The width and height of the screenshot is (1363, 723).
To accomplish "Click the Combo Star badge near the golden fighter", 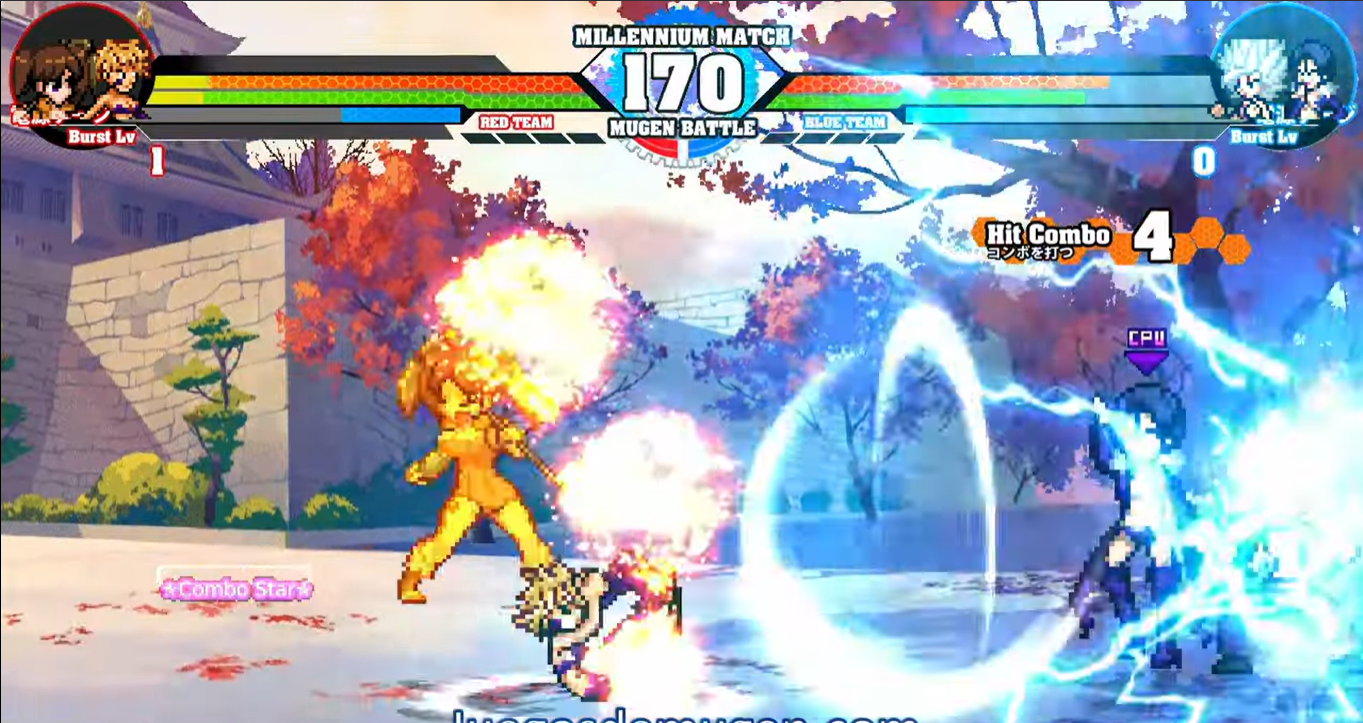I will pos(237,590).
